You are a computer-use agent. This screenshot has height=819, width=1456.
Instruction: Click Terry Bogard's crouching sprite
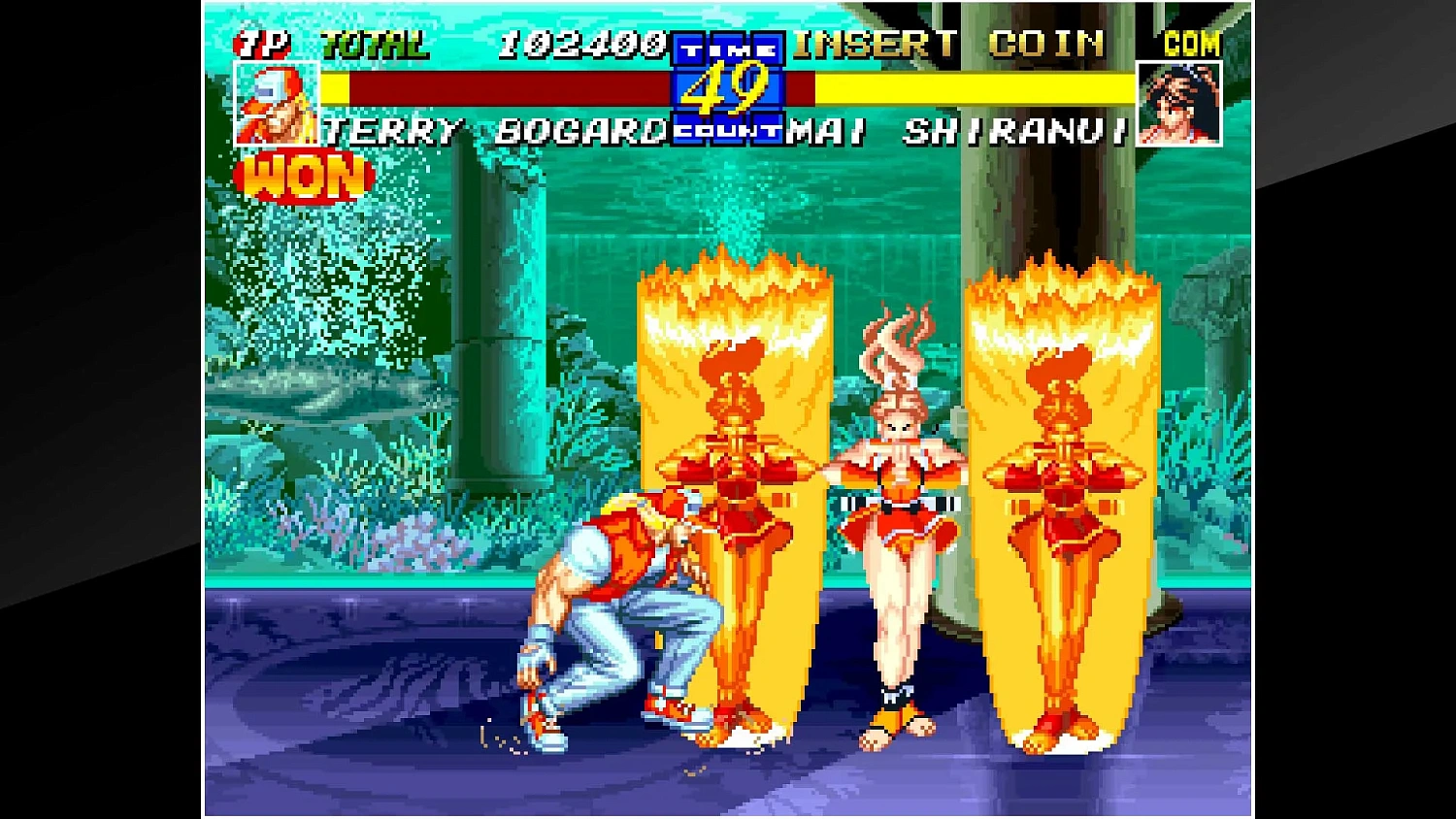coord(612,611)
